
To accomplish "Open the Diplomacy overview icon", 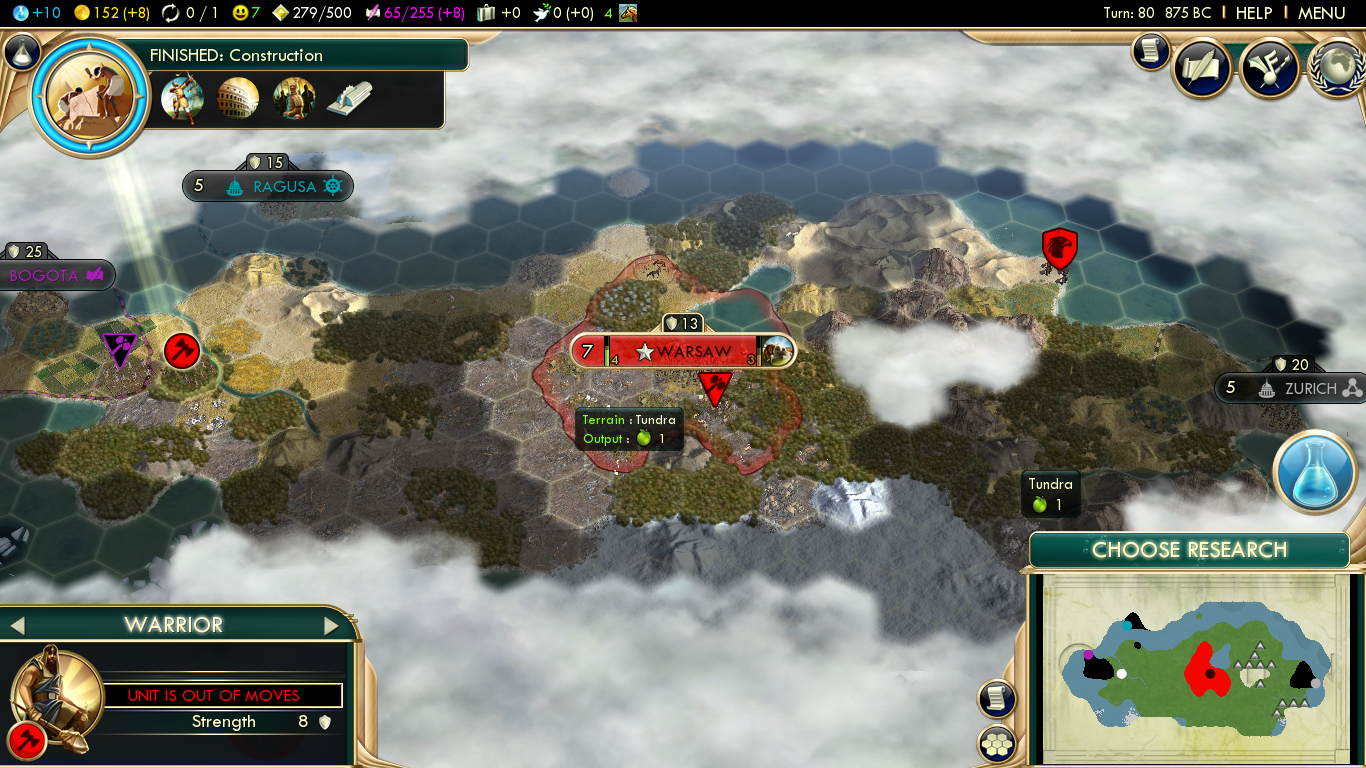I will 1269,68.
